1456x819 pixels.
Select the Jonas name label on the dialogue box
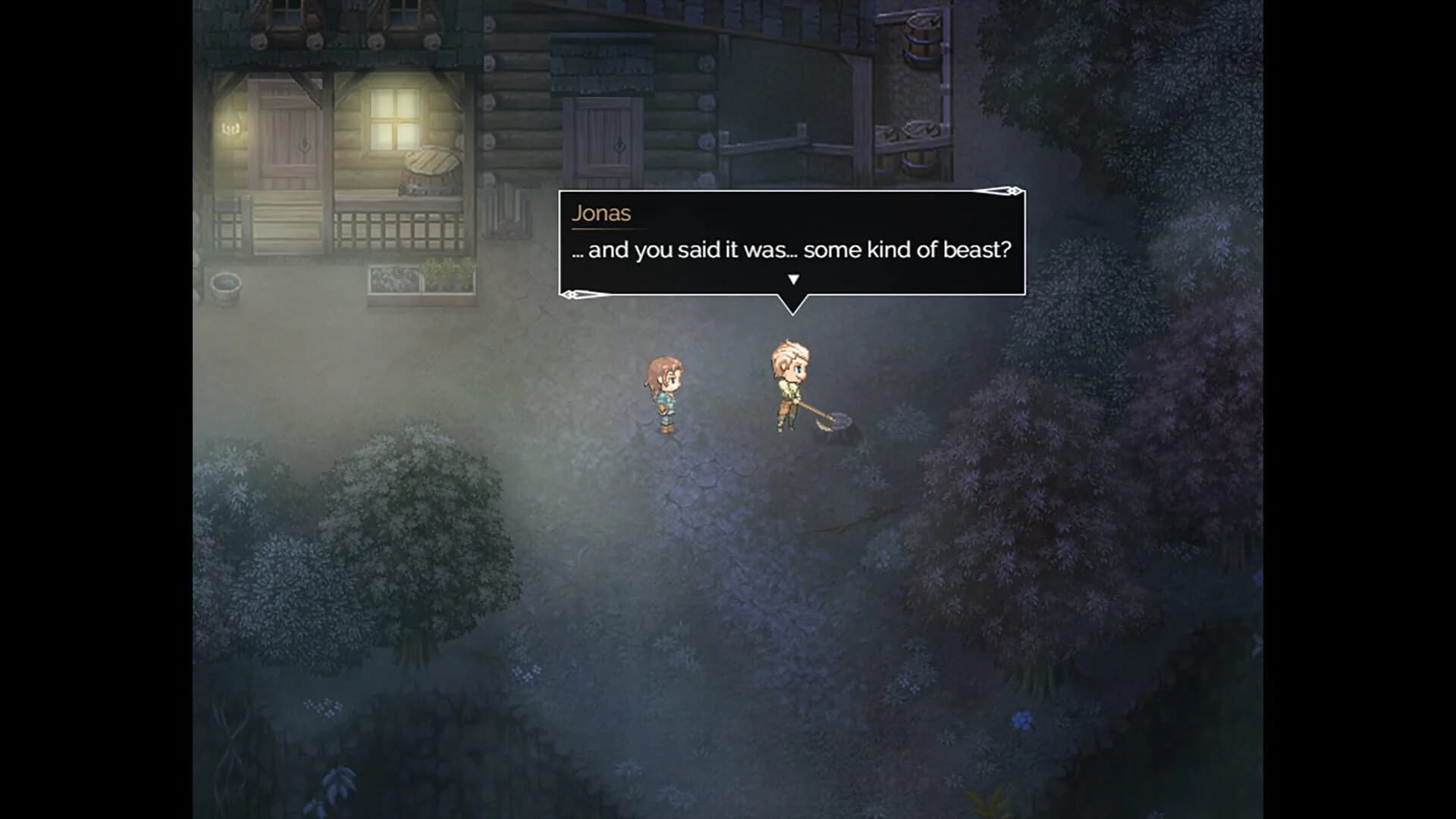(x=601, y=213)
